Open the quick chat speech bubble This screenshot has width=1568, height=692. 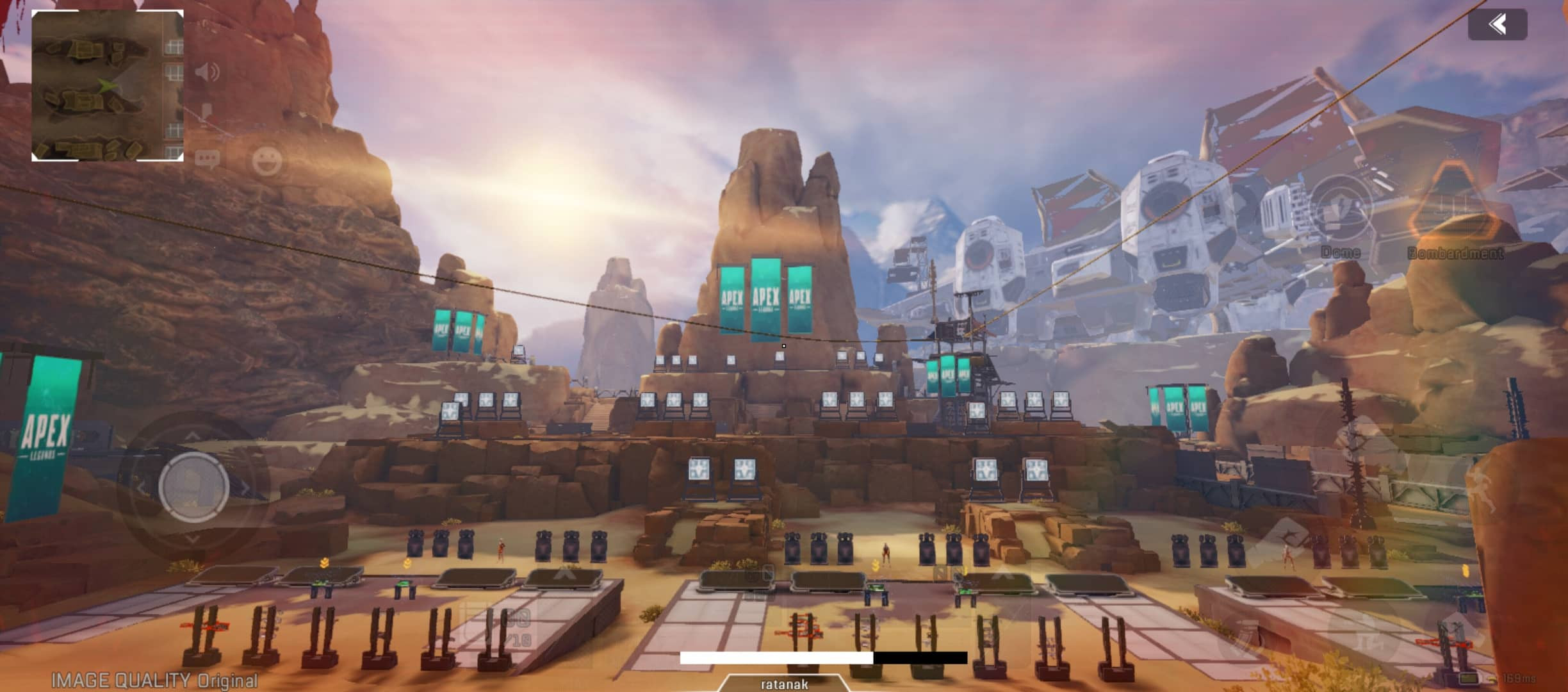click(207, 158)
